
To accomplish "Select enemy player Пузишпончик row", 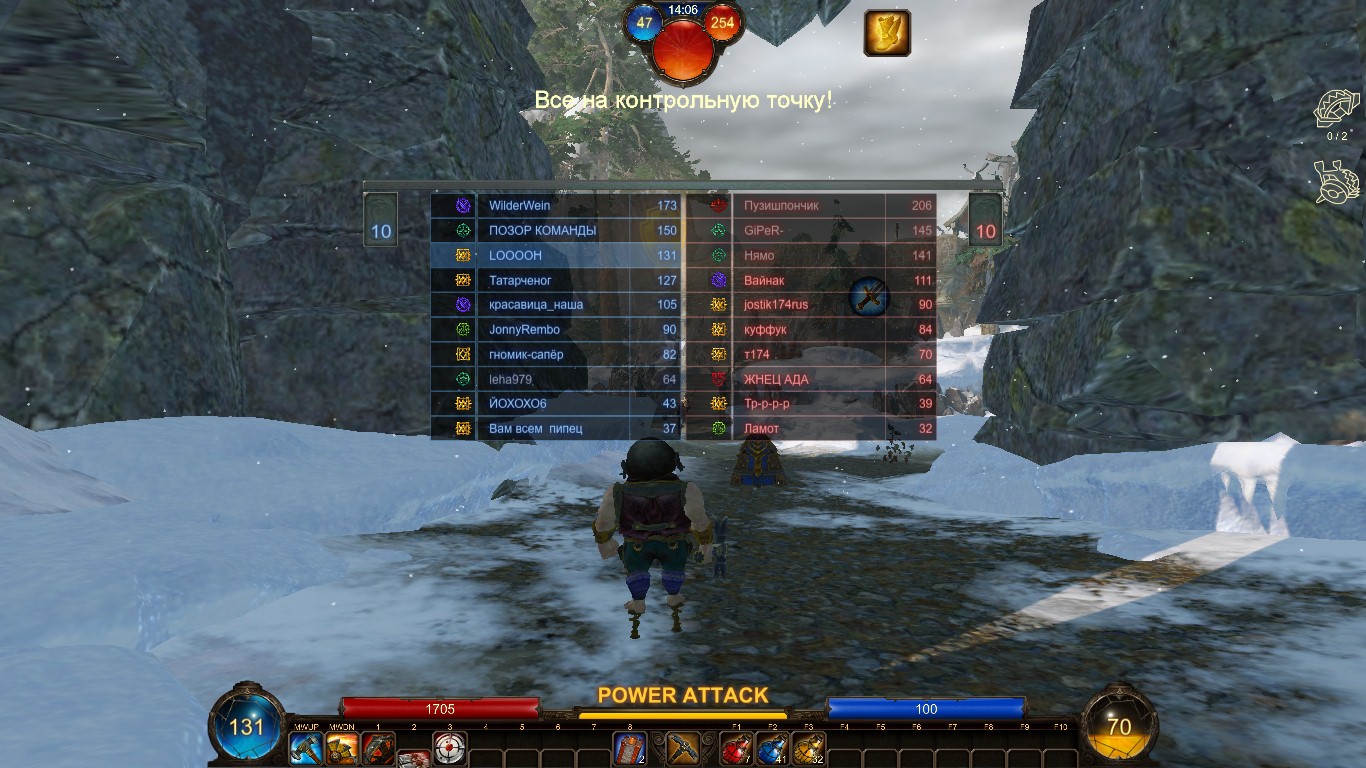I will click(x=811, y=206).
